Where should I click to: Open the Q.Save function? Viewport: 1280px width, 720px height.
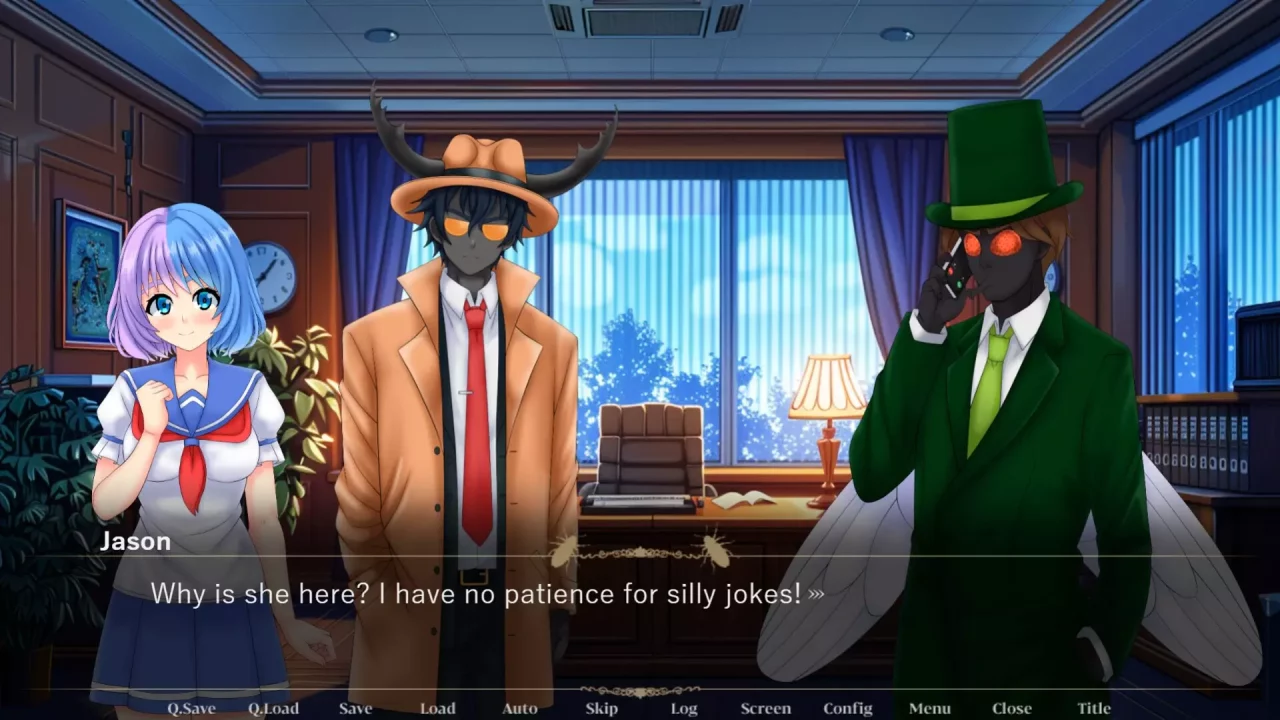tap(191, 708)
